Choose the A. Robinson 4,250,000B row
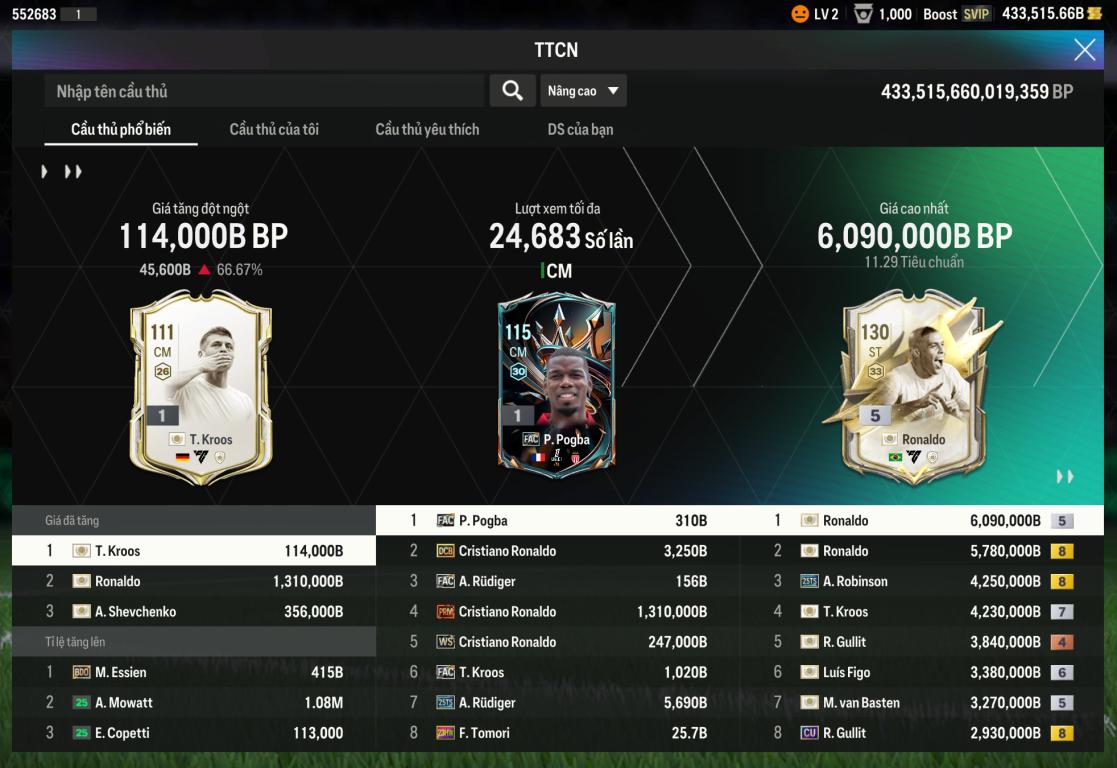The image size is (1117, 768). [x=923, y=582]
